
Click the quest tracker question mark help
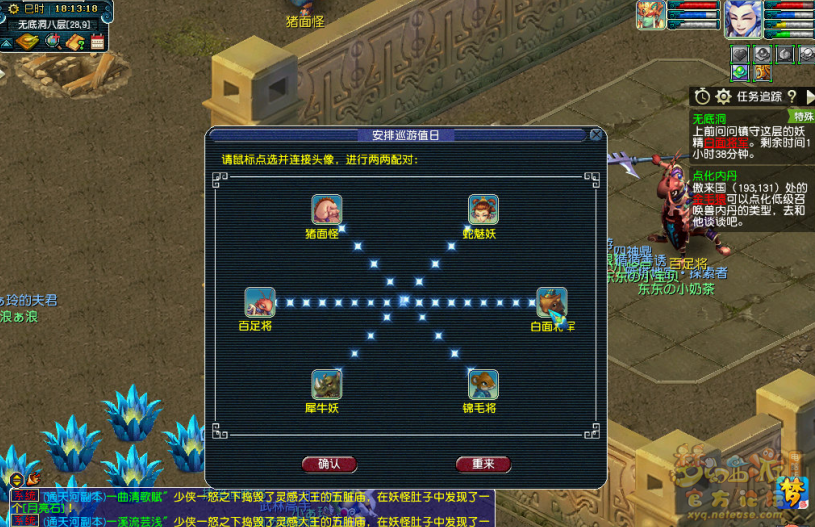pyautogui.click(x=791, y=96)
